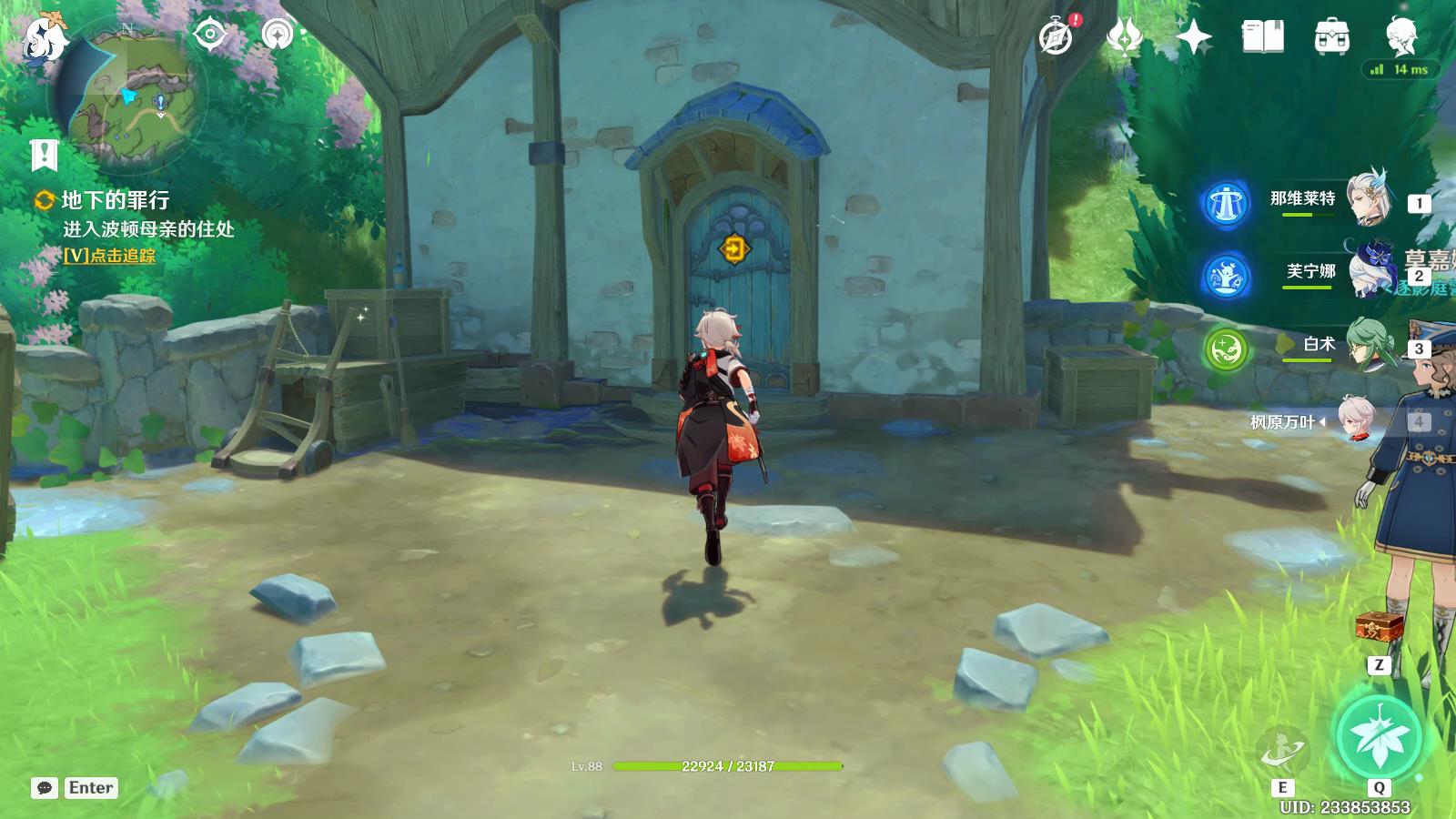This screenshot has width=1456, height=819.
Task: Click the target-shaped icon near minimap
Action: pos(210,35)
